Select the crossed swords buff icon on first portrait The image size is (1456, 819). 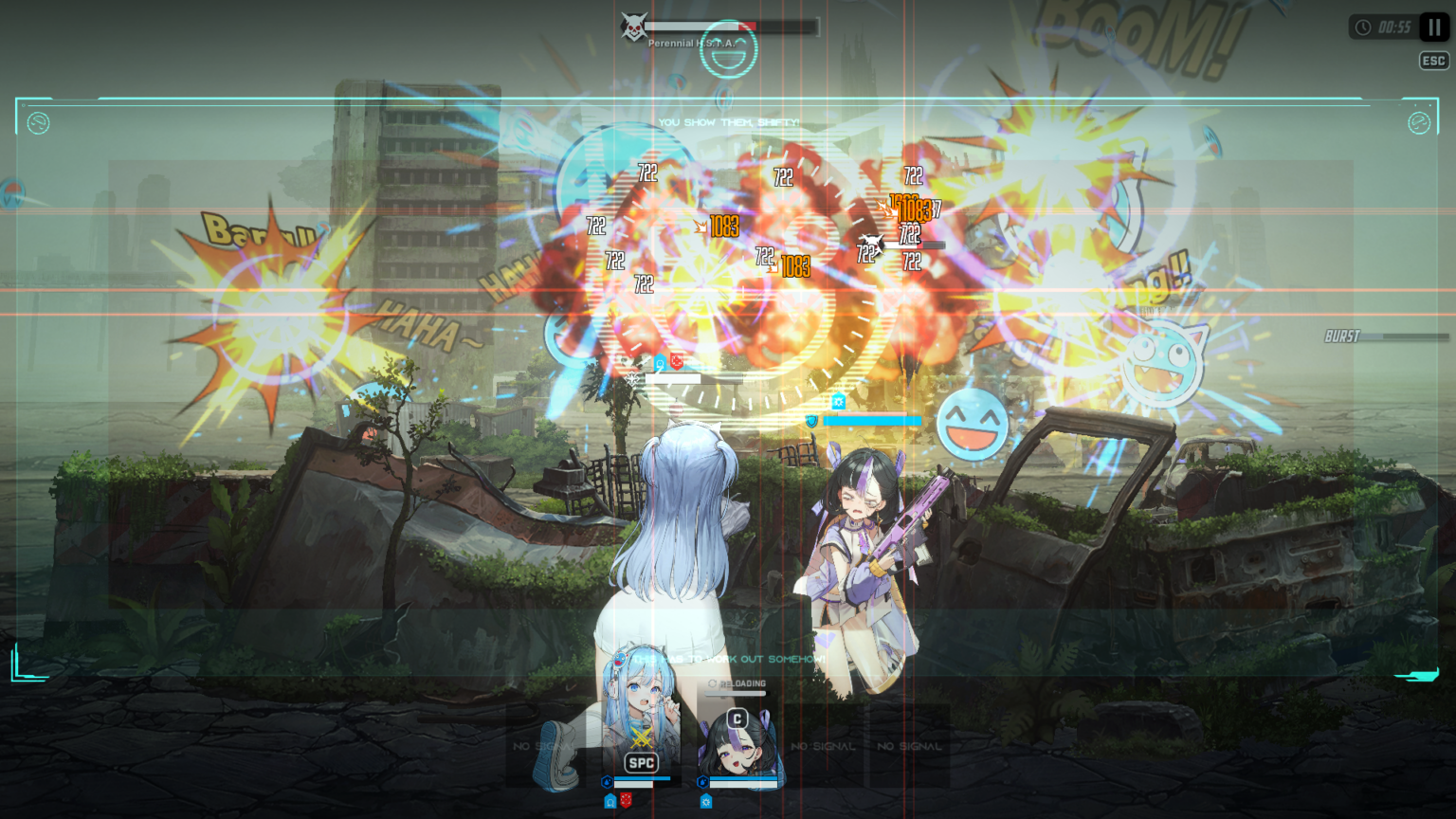click(644, 736)
